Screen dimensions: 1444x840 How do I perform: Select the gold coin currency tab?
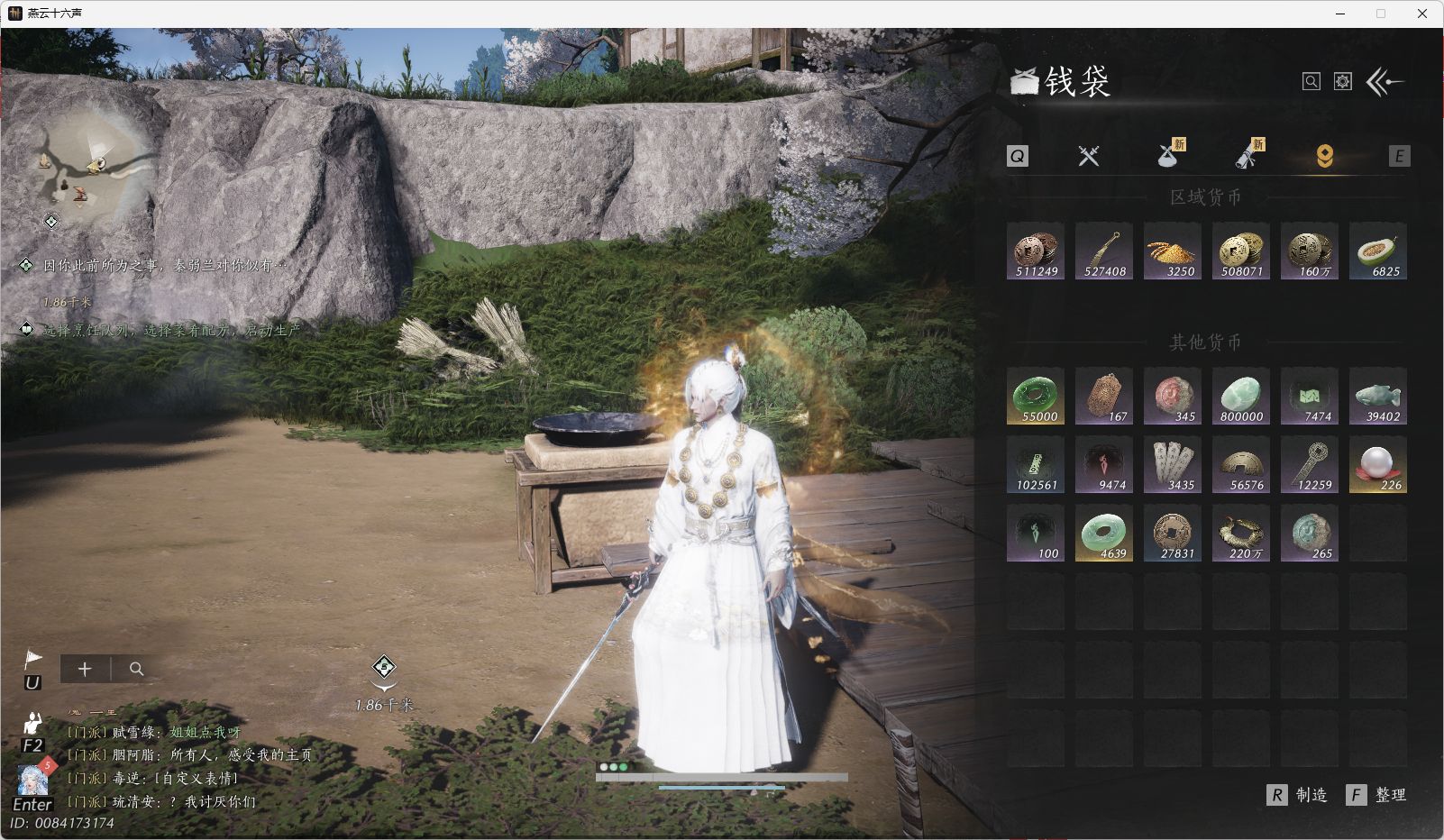1324,156
